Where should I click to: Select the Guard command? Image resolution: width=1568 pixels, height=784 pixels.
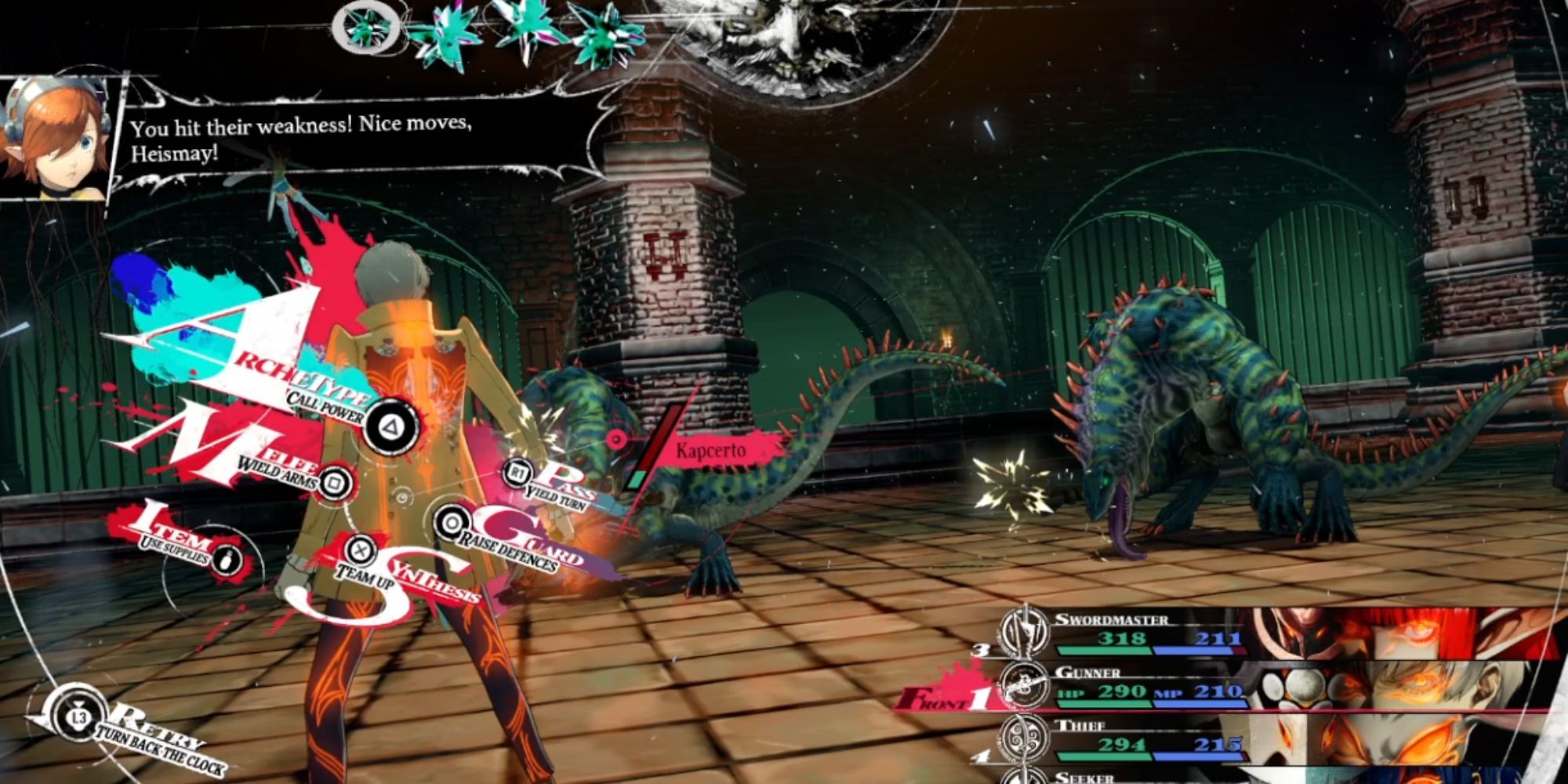click(x=451, y=523)
